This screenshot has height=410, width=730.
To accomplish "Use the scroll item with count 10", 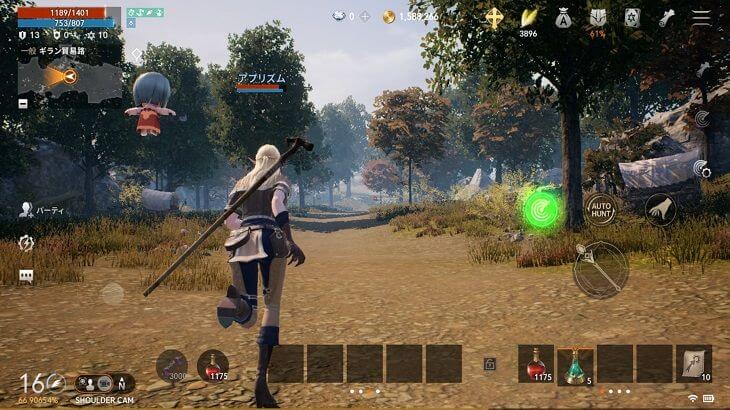I will coord(693,364).
